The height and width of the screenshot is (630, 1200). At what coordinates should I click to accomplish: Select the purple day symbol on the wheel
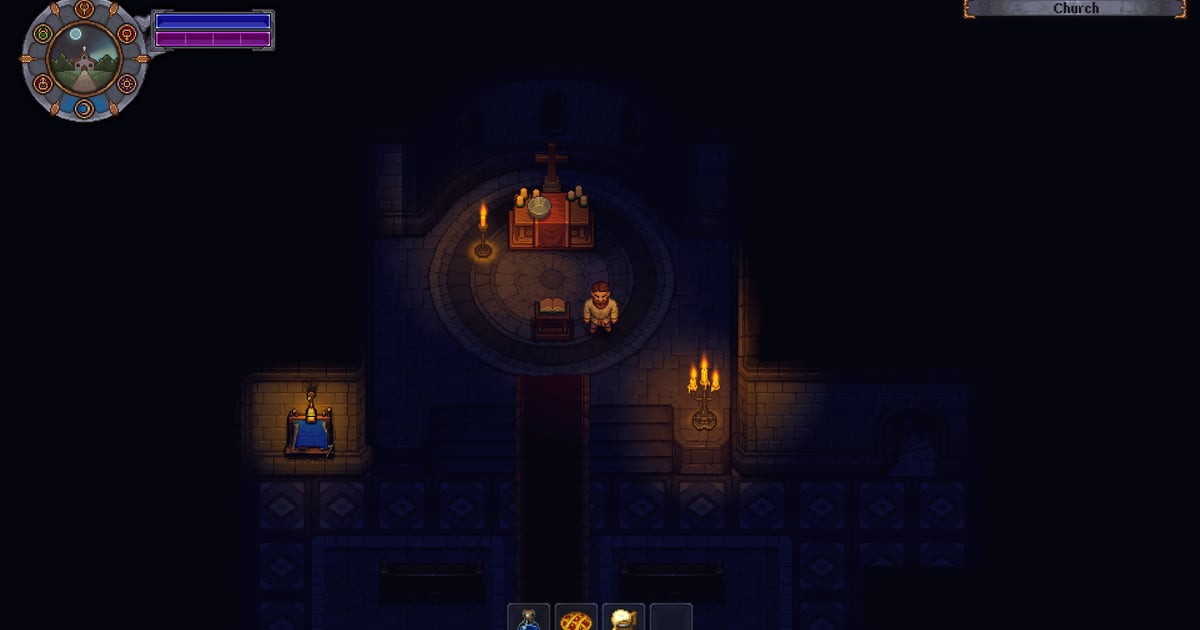pos(127,84)
